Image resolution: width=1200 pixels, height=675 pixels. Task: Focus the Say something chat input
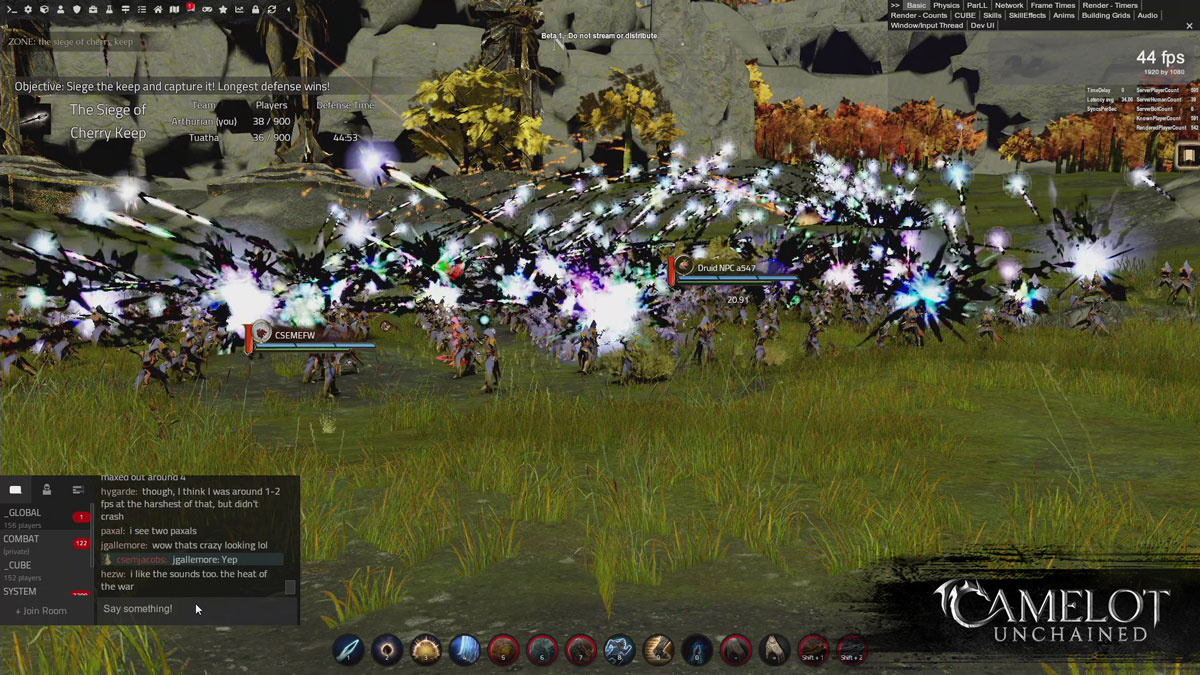tap(190, 609)
